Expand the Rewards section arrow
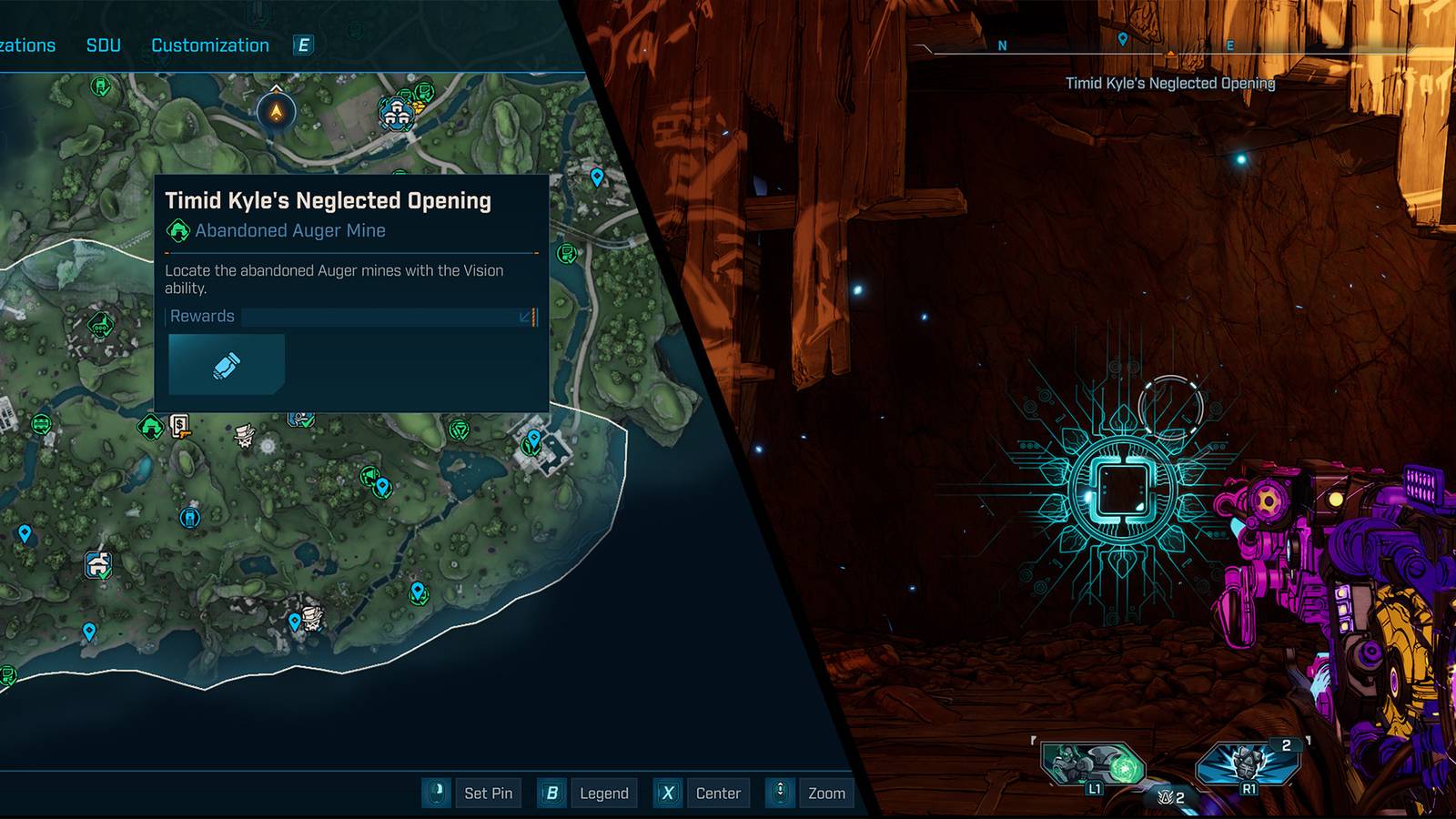The image size is (1456, 819). point(523,318)
